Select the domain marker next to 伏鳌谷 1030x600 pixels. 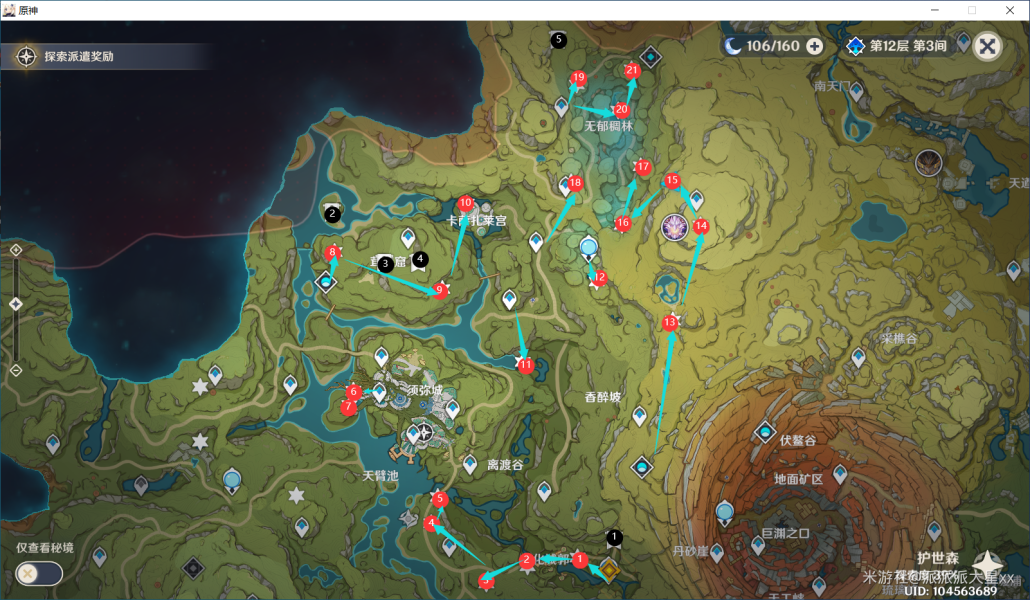point(765,433)
